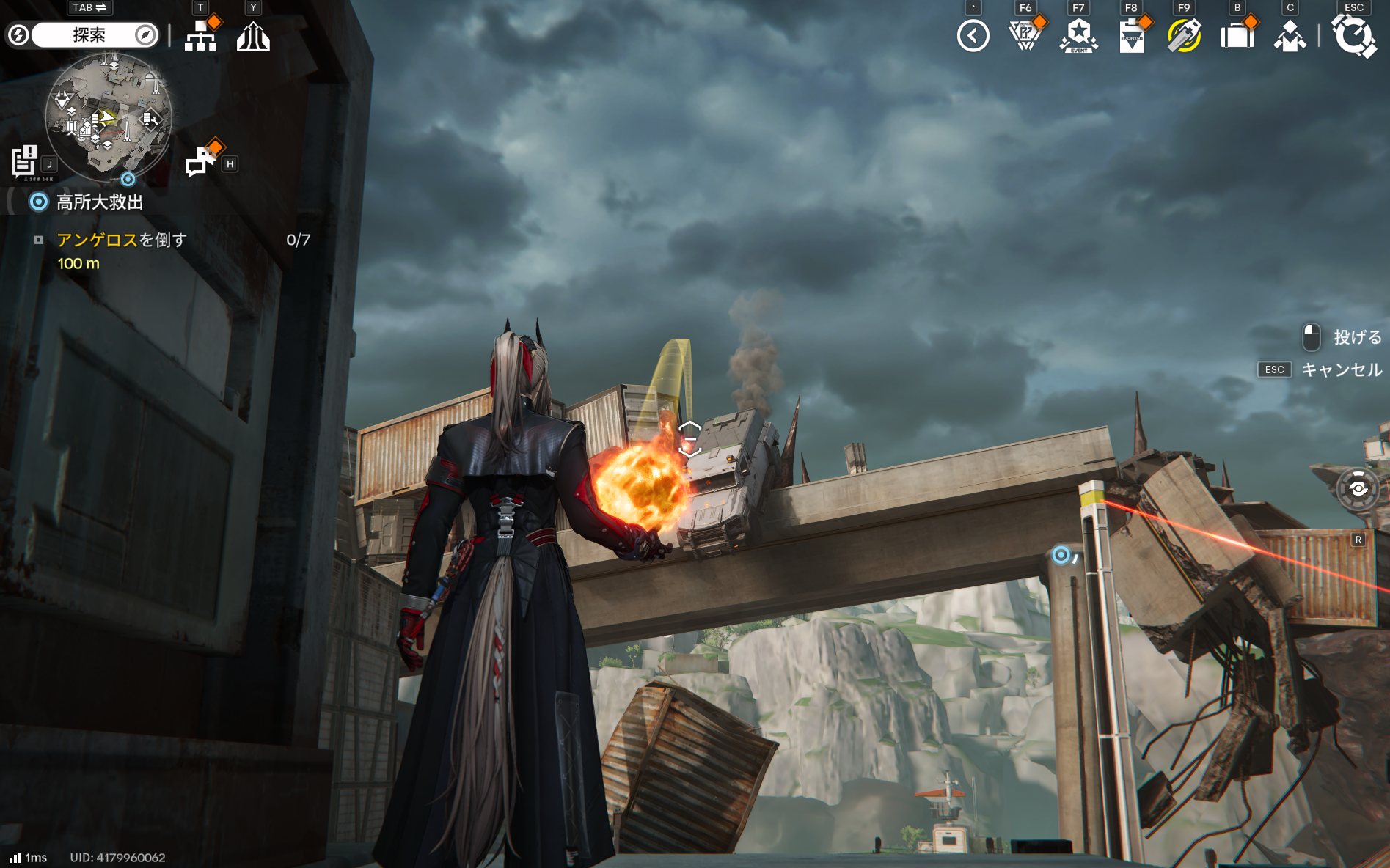This screenshot has width=1390, height=868.
Task: Open the yellow ticket icon
Action: [1184, 35]
